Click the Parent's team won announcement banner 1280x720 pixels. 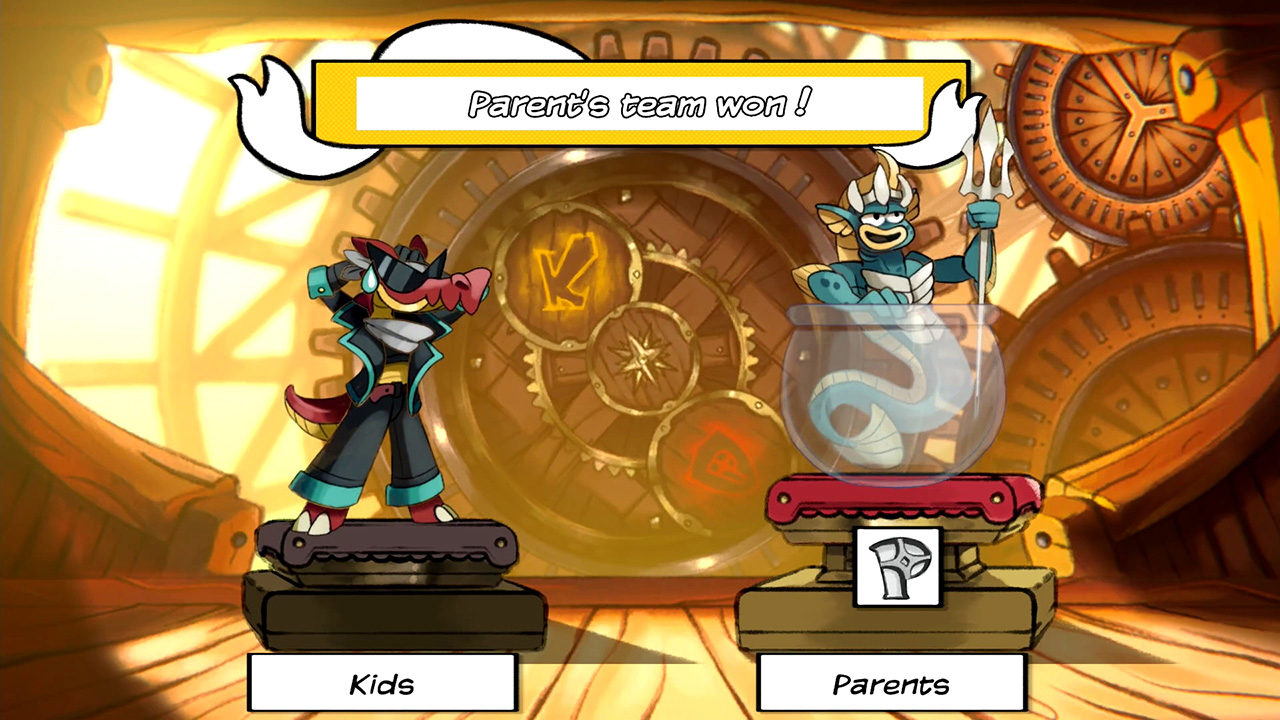tap(640, 101)
